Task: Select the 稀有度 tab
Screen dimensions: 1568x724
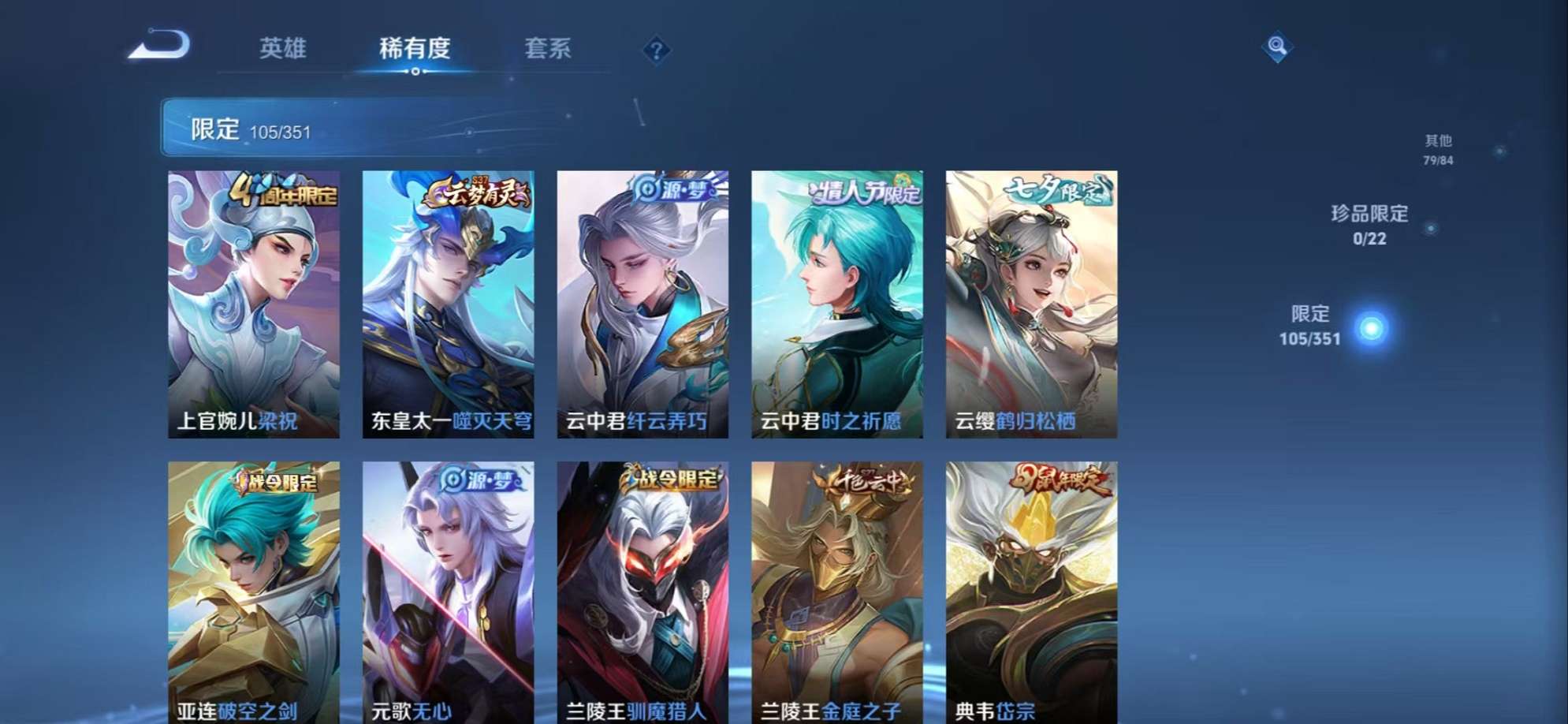Action: pyautogui.click(x=416, y=49)
